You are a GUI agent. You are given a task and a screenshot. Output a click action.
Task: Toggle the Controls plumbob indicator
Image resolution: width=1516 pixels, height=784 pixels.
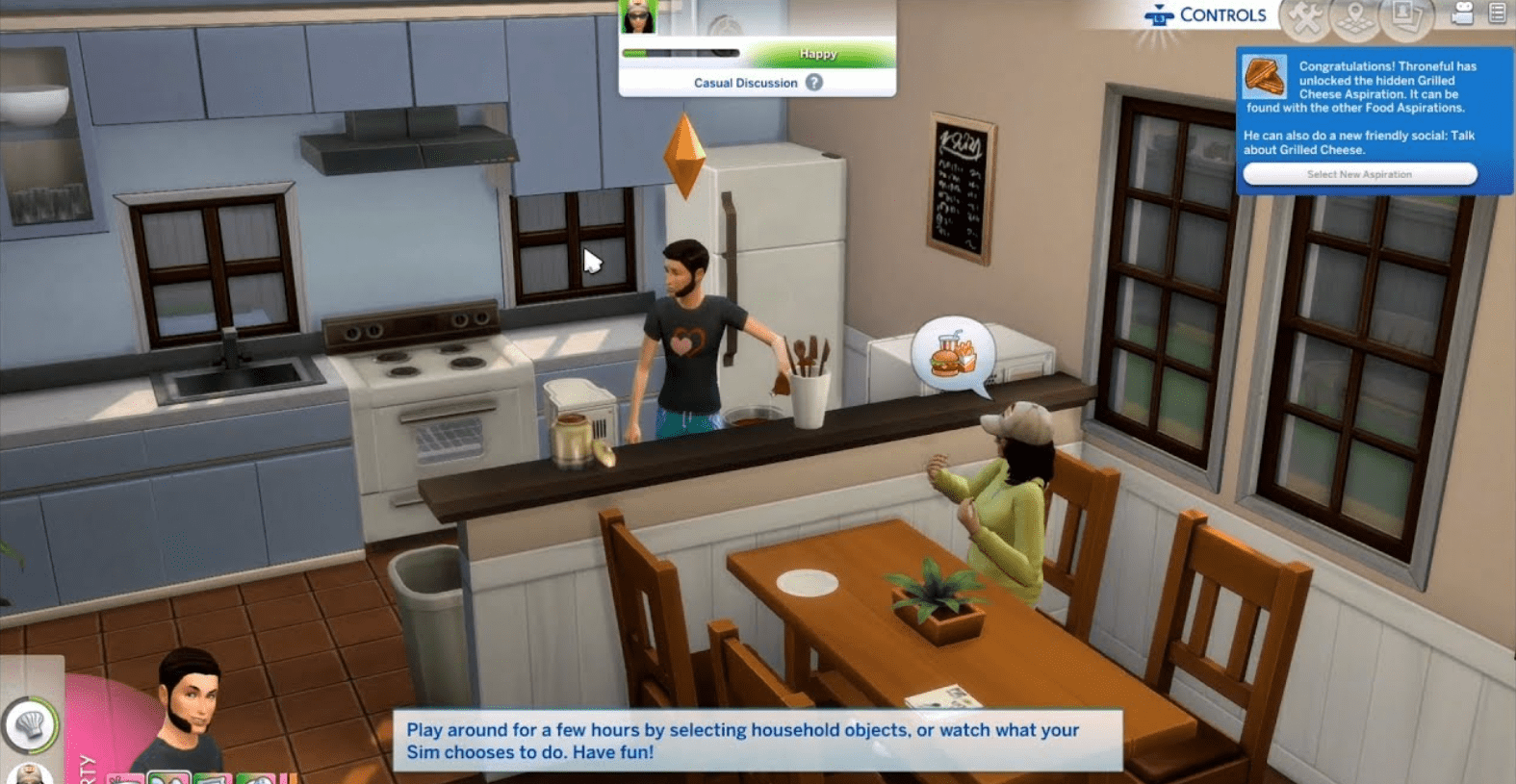(1157, 14)
